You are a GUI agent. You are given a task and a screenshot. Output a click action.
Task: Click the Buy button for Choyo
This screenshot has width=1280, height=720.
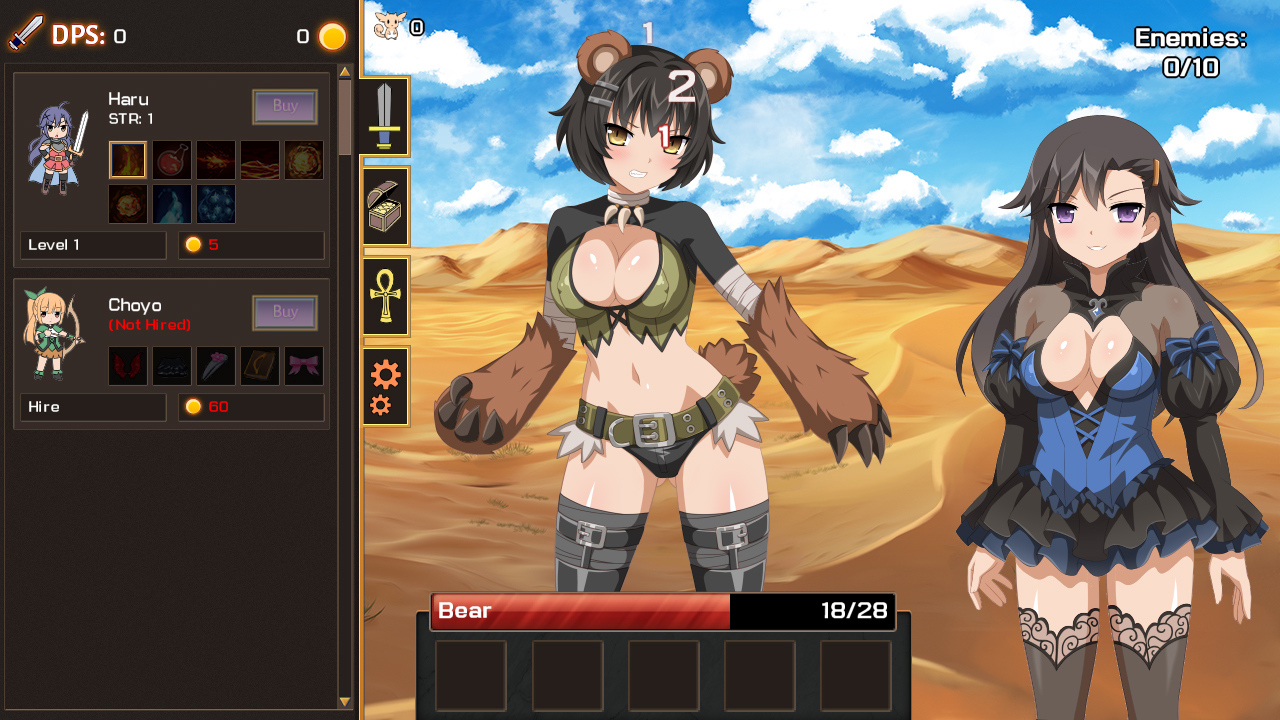285,312
